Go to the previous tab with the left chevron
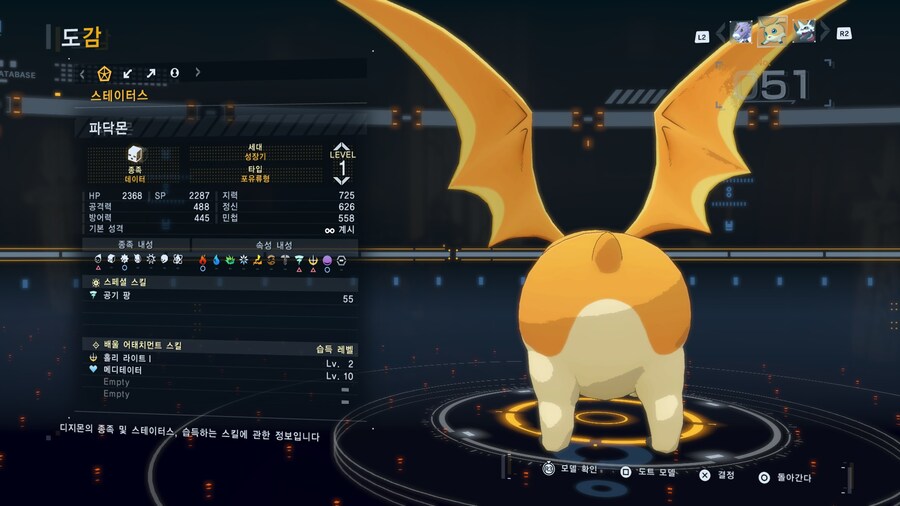 pyautogui.click(x=82, y=73)
